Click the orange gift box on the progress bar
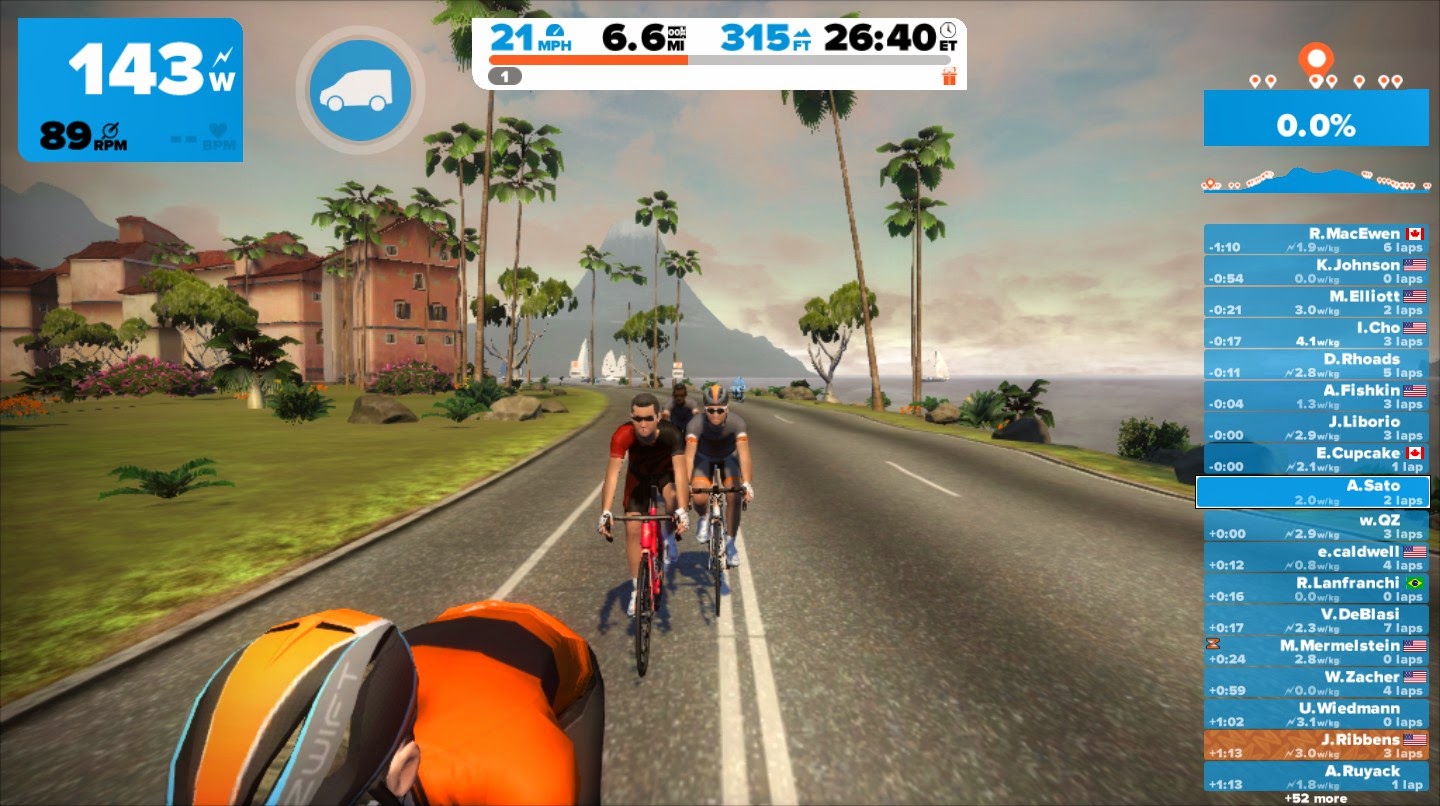This screenshot has height=806, width=1440. click(x=950, y=74)
